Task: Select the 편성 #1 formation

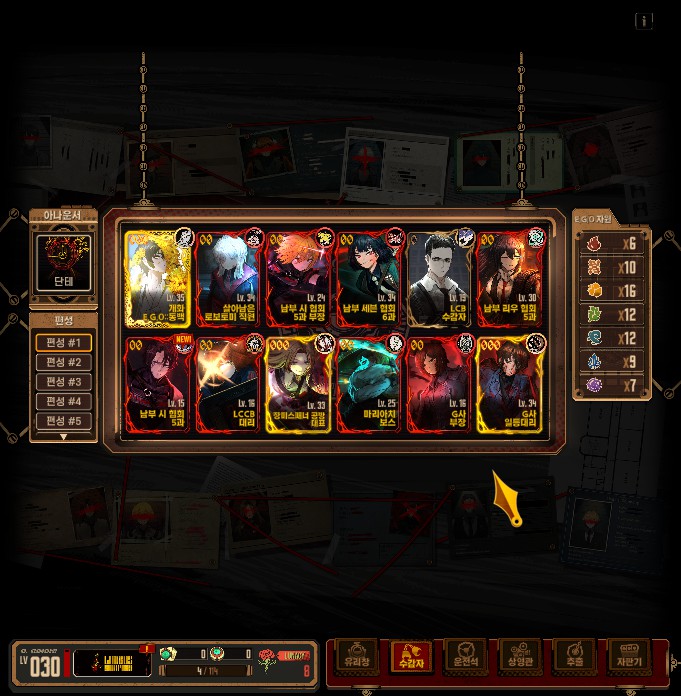Action: (64, 343)
